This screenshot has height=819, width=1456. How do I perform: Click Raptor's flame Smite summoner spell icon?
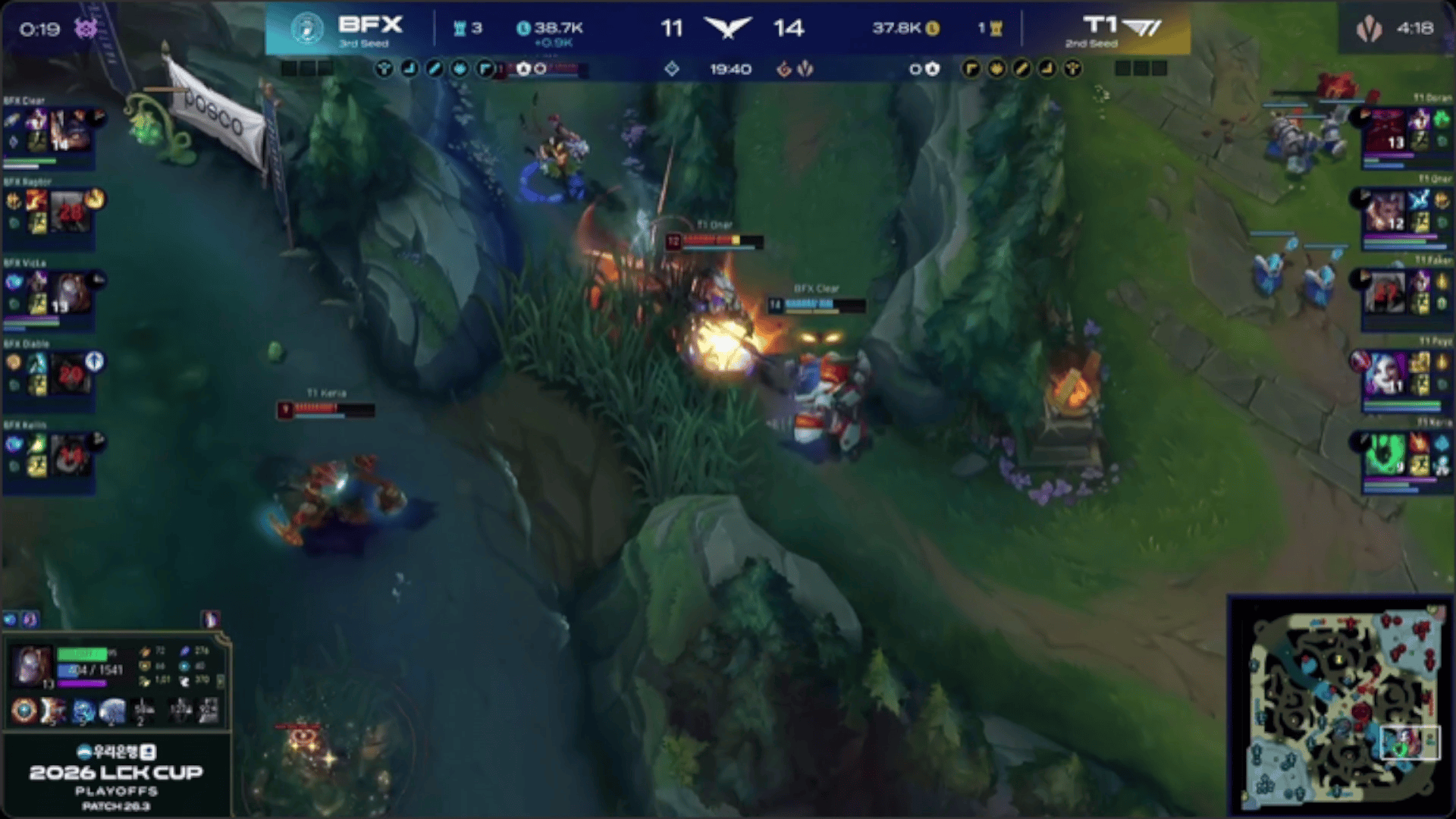coord(36,201)
